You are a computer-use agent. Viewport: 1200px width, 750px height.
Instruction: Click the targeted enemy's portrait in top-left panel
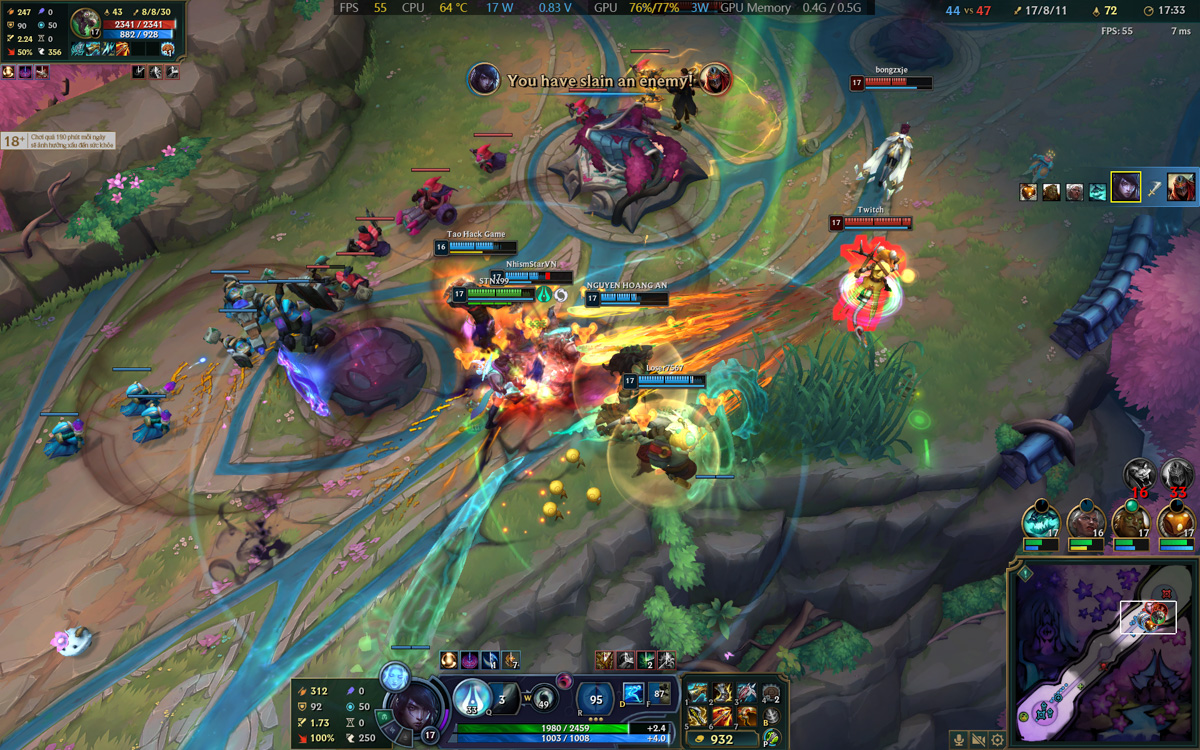pyautogui.click(x=85, y=23)
